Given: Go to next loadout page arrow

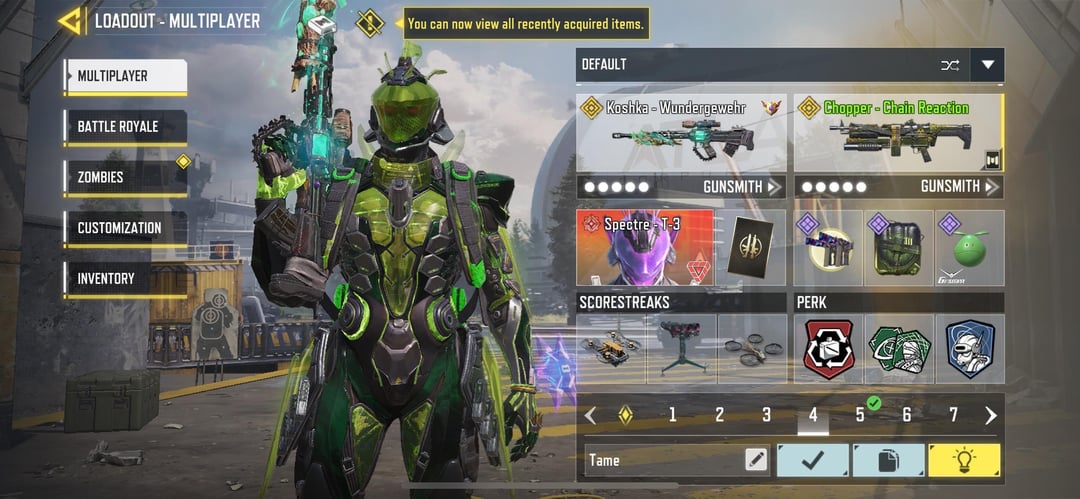Looking at the screenshot, I should coord(991,415).
